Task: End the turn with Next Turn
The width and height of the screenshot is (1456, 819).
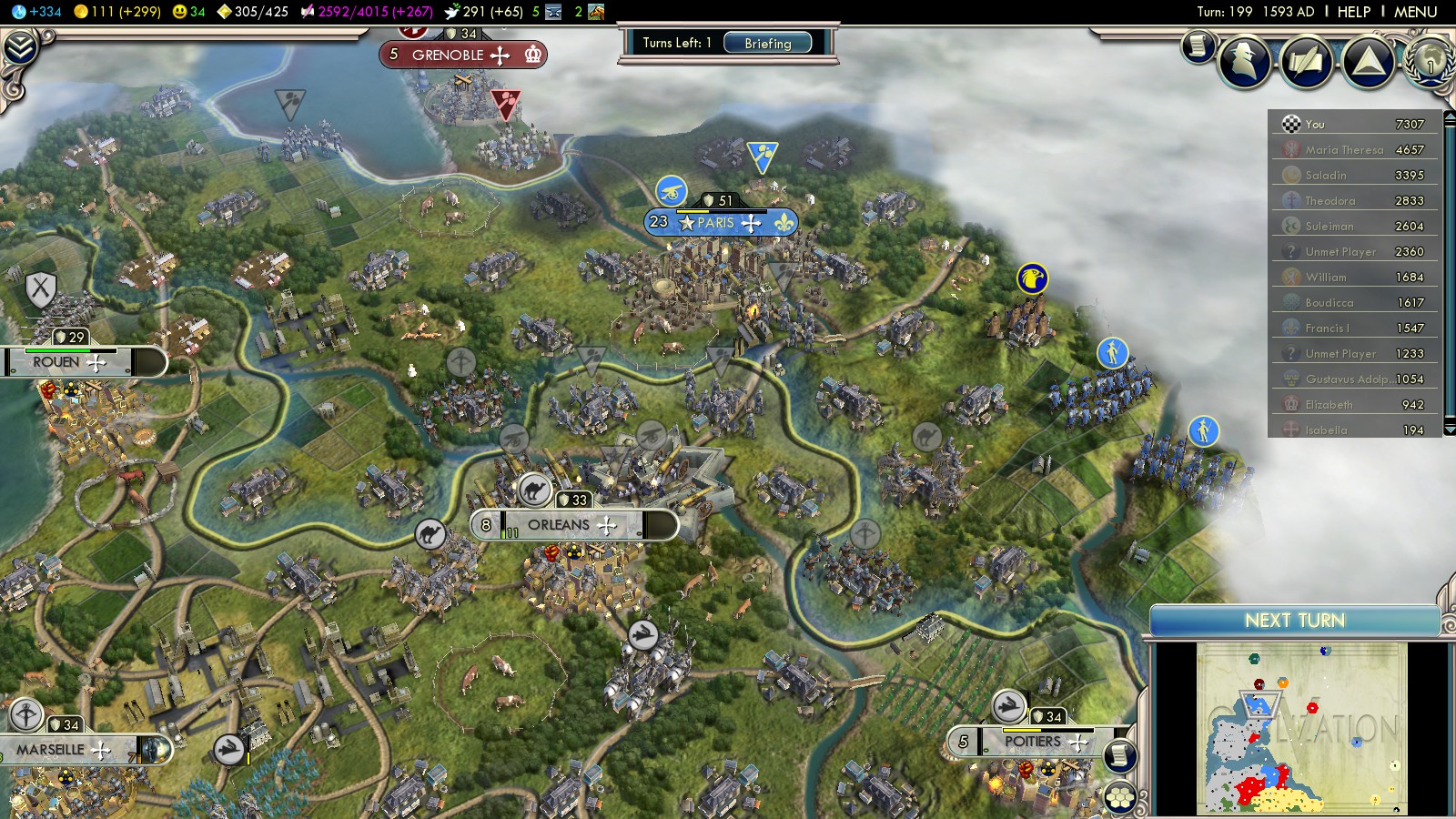Action: point(1294,621)
